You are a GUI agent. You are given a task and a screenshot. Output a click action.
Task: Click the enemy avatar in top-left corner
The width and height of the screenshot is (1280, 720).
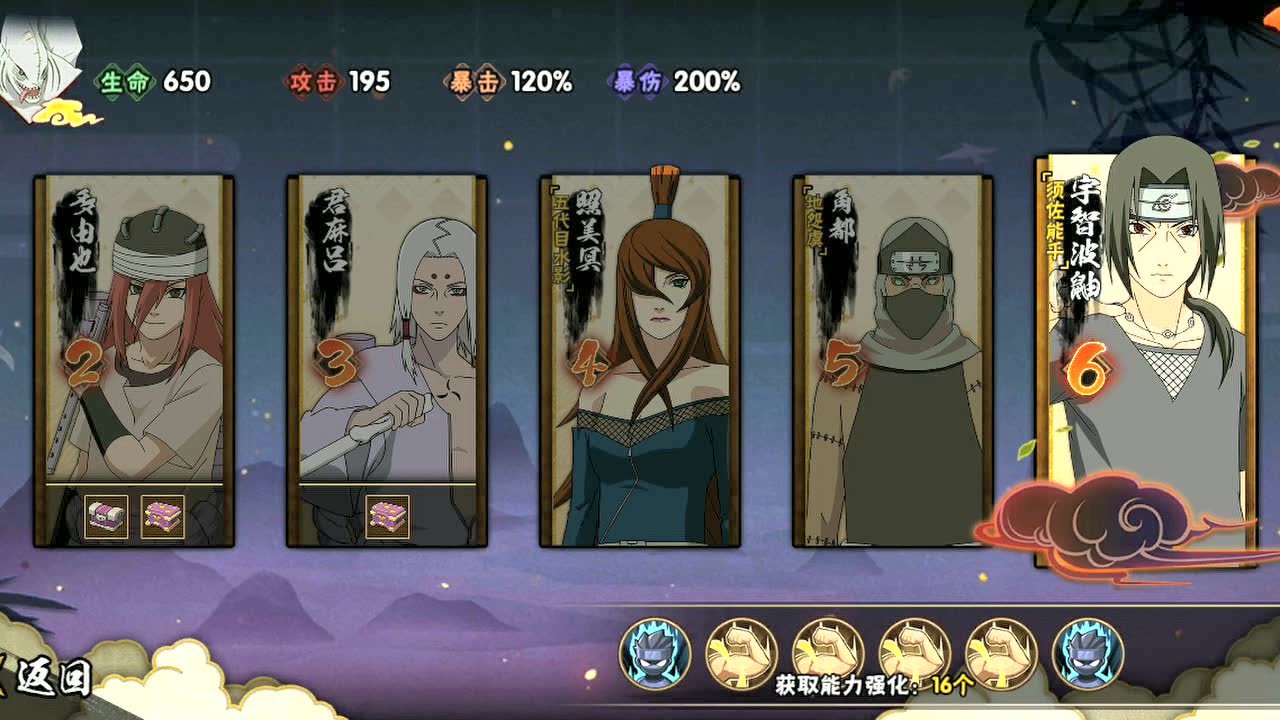tap(42, 55)
